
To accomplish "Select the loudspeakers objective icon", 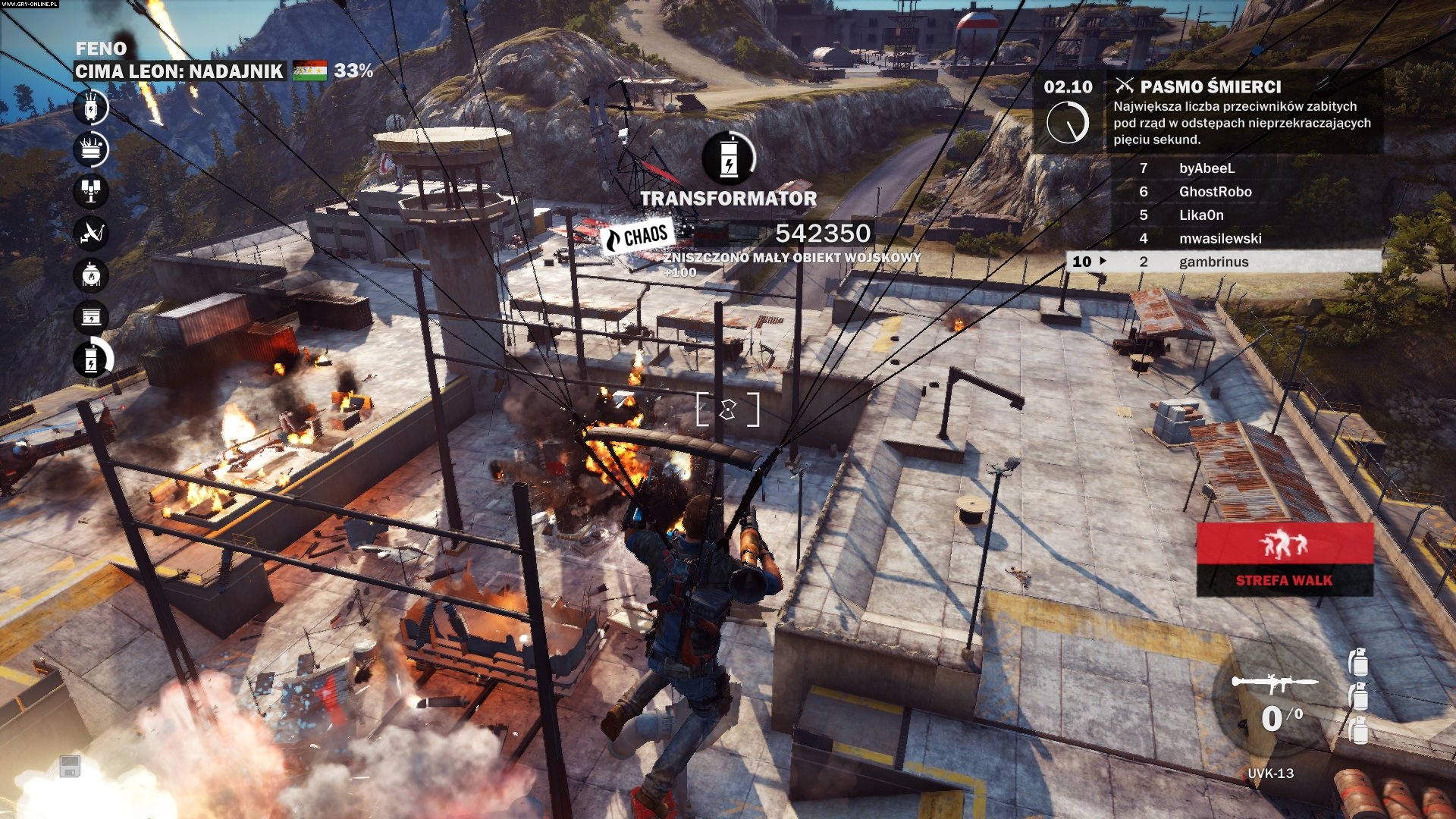I will pyautogui.click(x=91, y=190).
